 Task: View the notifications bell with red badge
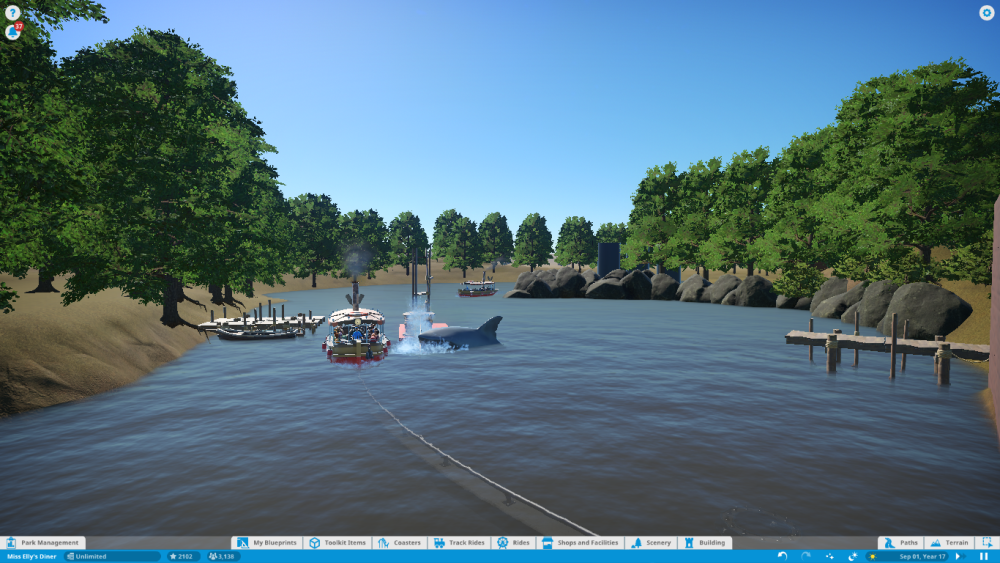pyautogui.click(x=12, y=31)
